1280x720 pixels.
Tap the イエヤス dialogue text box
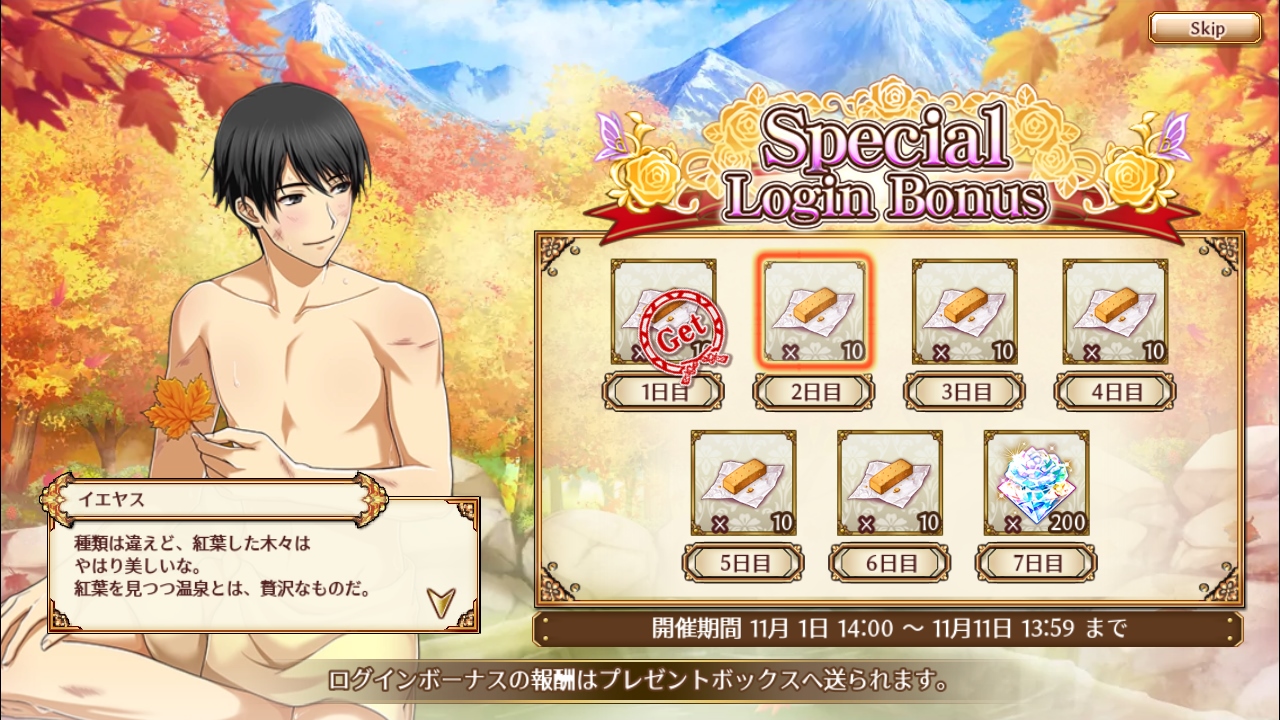240,565
